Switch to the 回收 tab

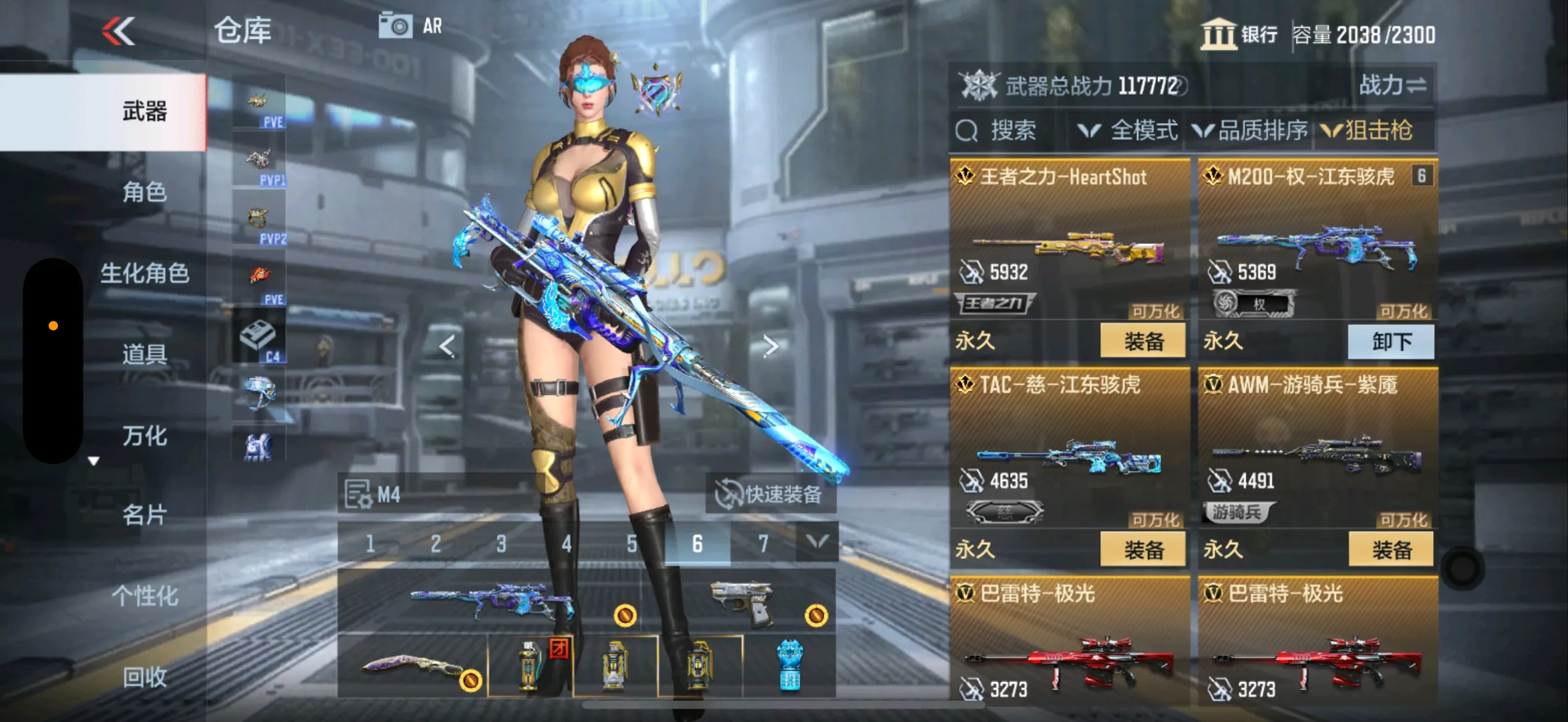pos(144,677)
